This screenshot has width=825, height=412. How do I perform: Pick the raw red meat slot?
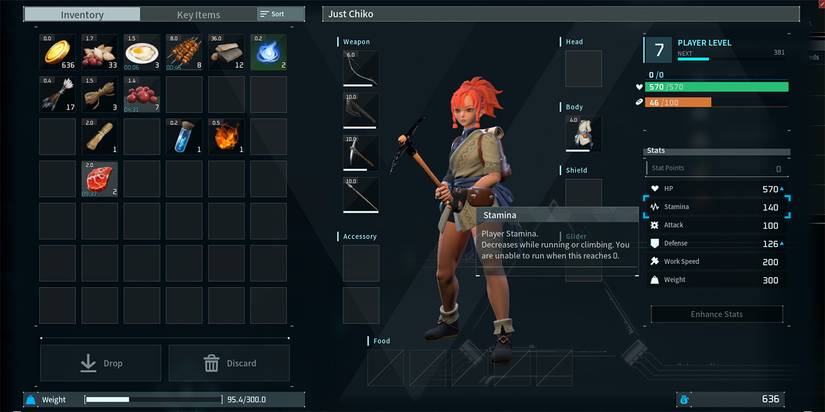pyautogui.click(x=100, y=179)
